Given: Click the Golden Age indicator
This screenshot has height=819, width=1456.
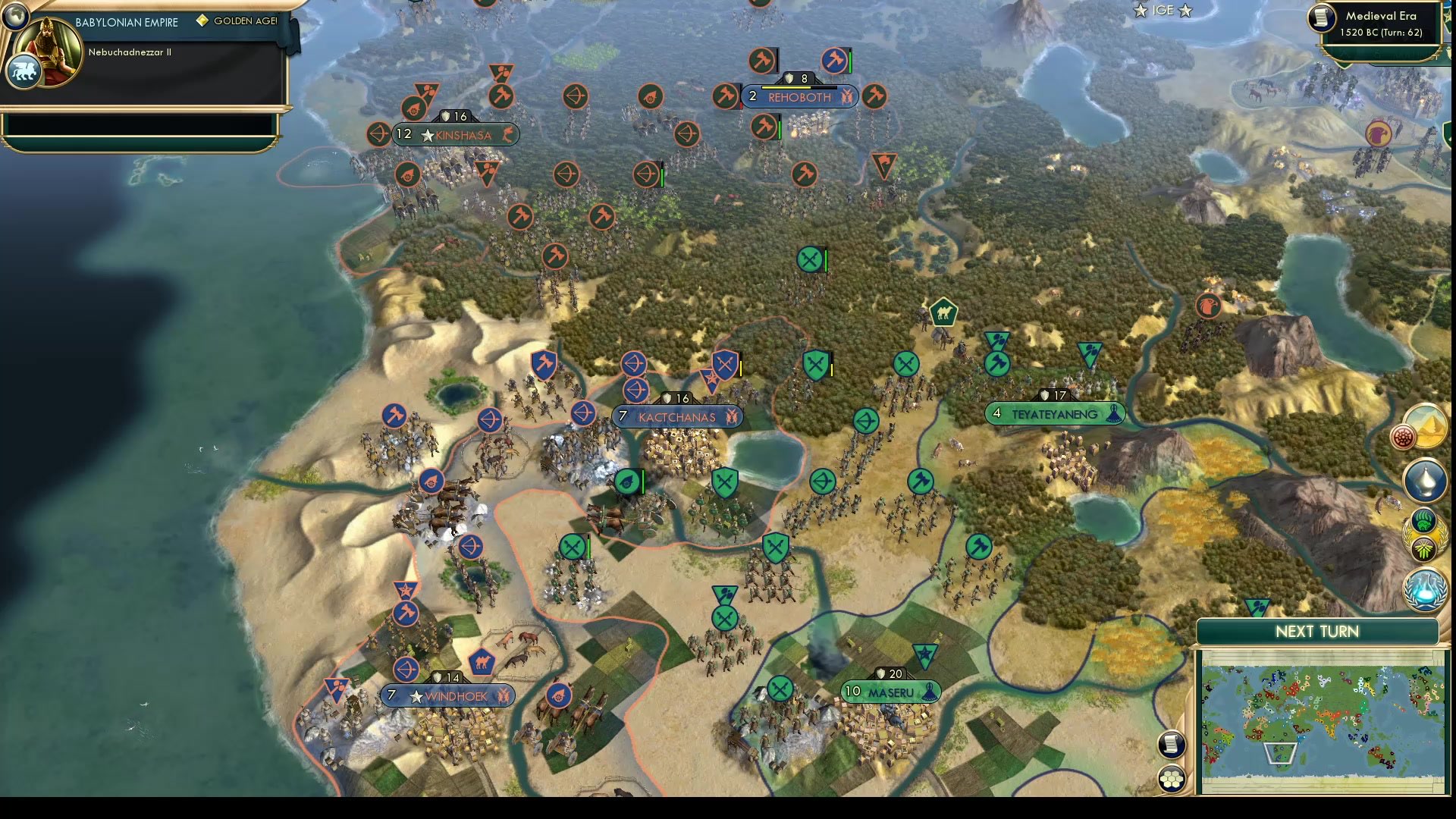Looking at the screenshot, I should pos(202,21).
